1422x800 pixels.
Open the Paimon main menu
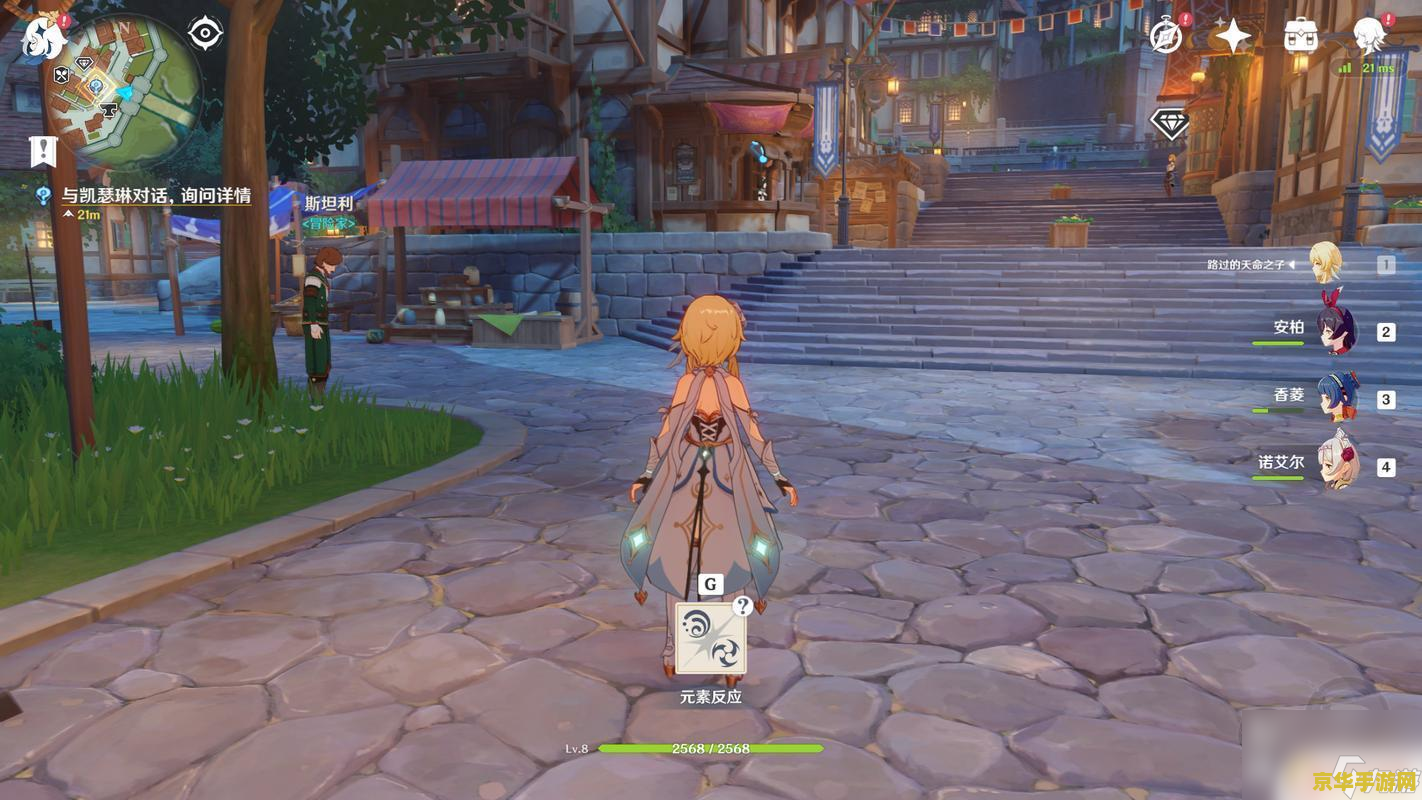44,38
